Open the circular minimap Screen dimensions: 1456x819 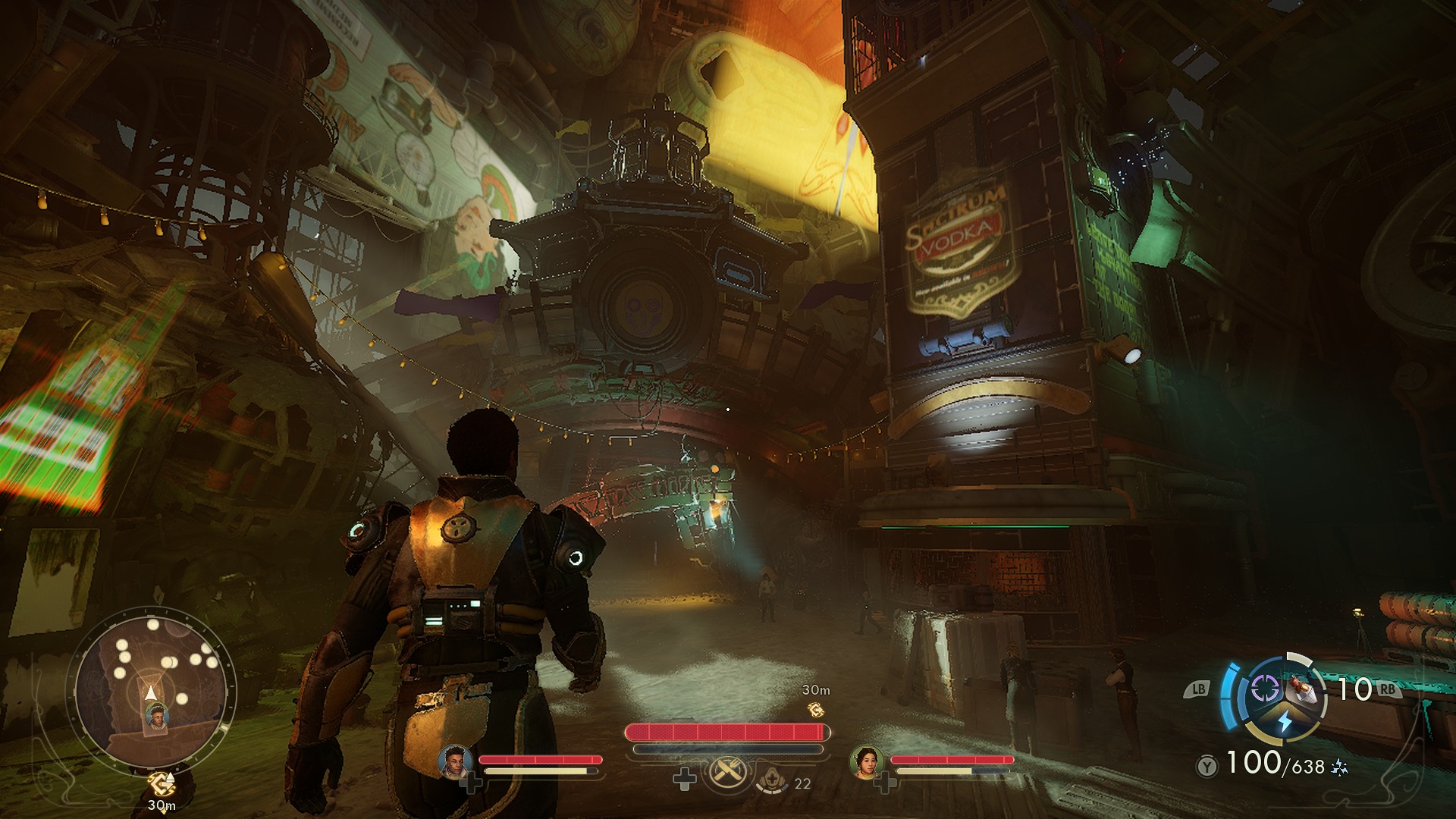click(155, 689)
